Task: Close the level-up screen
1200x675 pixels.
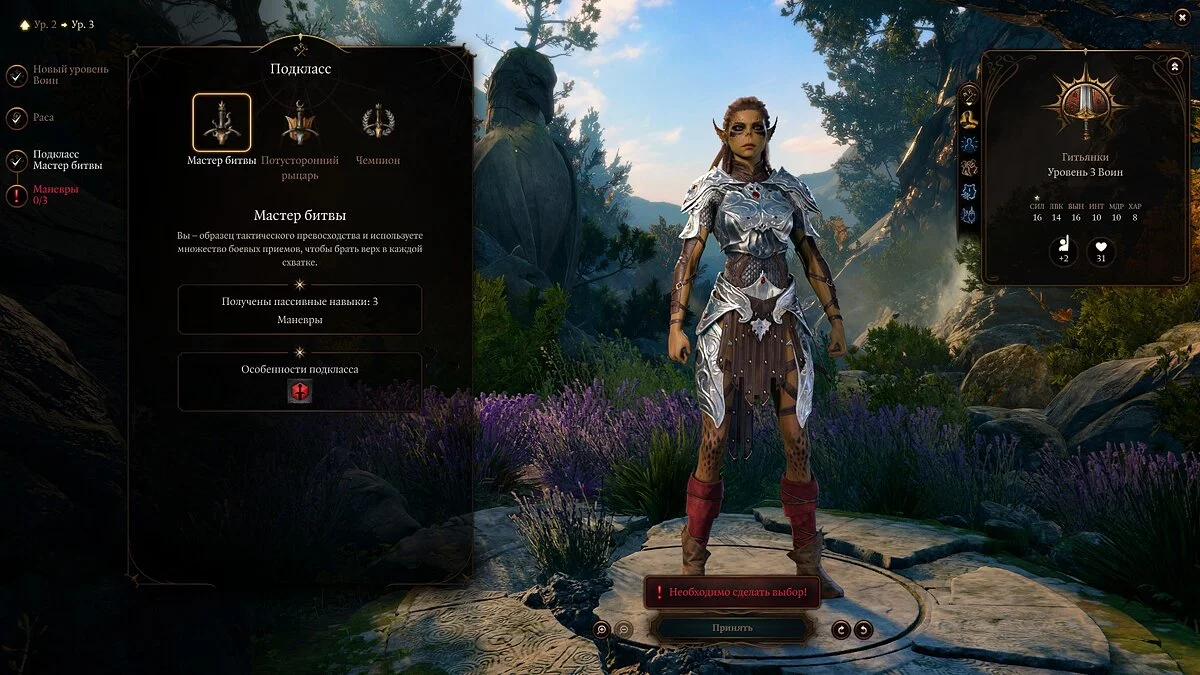Action: (1181, 17)
